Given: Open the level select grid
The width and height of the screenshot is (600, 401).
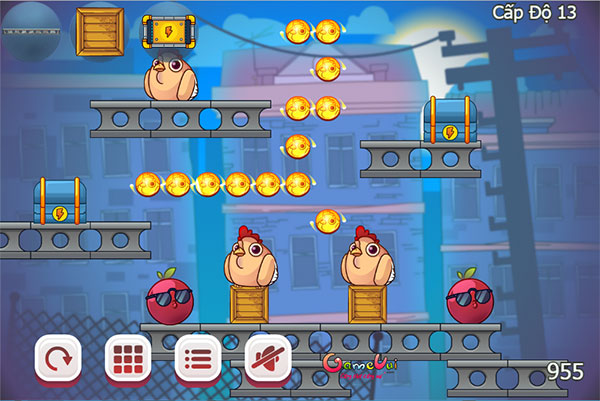Looking at the screenshot, I should tap(128, 357).
